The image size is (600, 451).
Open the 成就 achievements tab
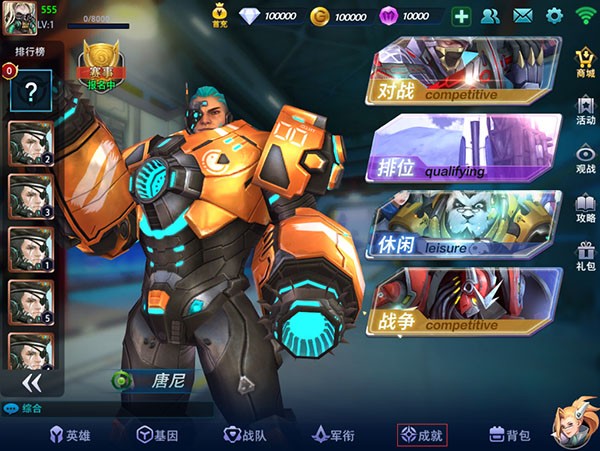(x=422, y=435)
